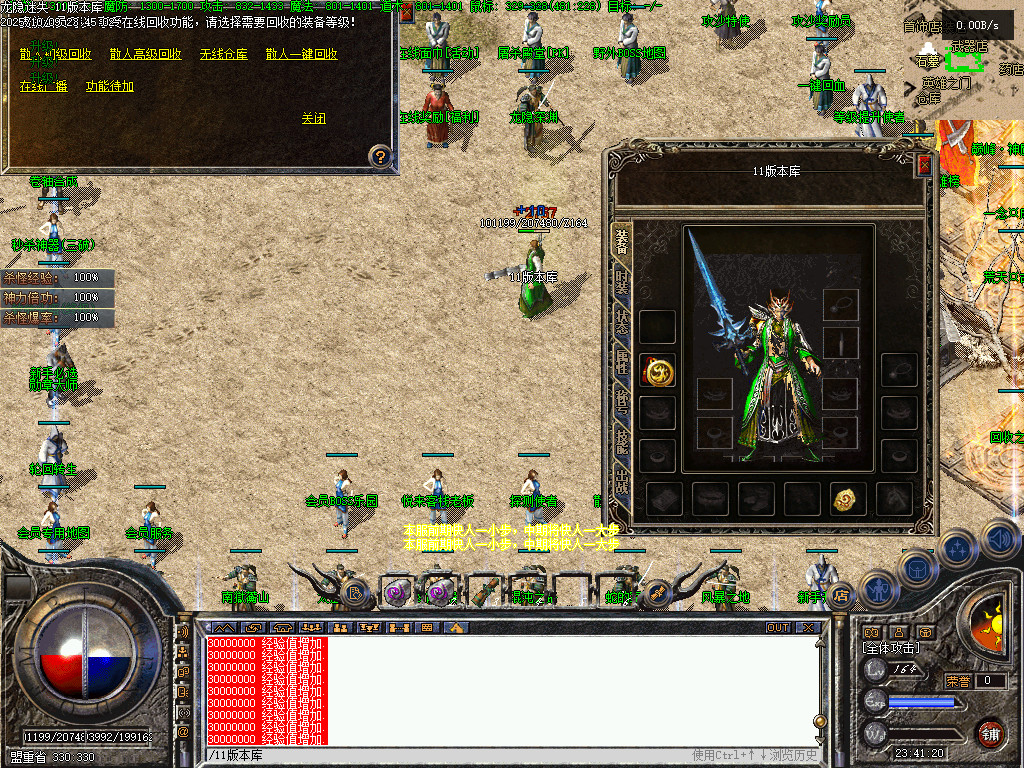Switch to the 时装 fashion tab
This screenshot has height=768, width=1024.
[x=622, y=281]
